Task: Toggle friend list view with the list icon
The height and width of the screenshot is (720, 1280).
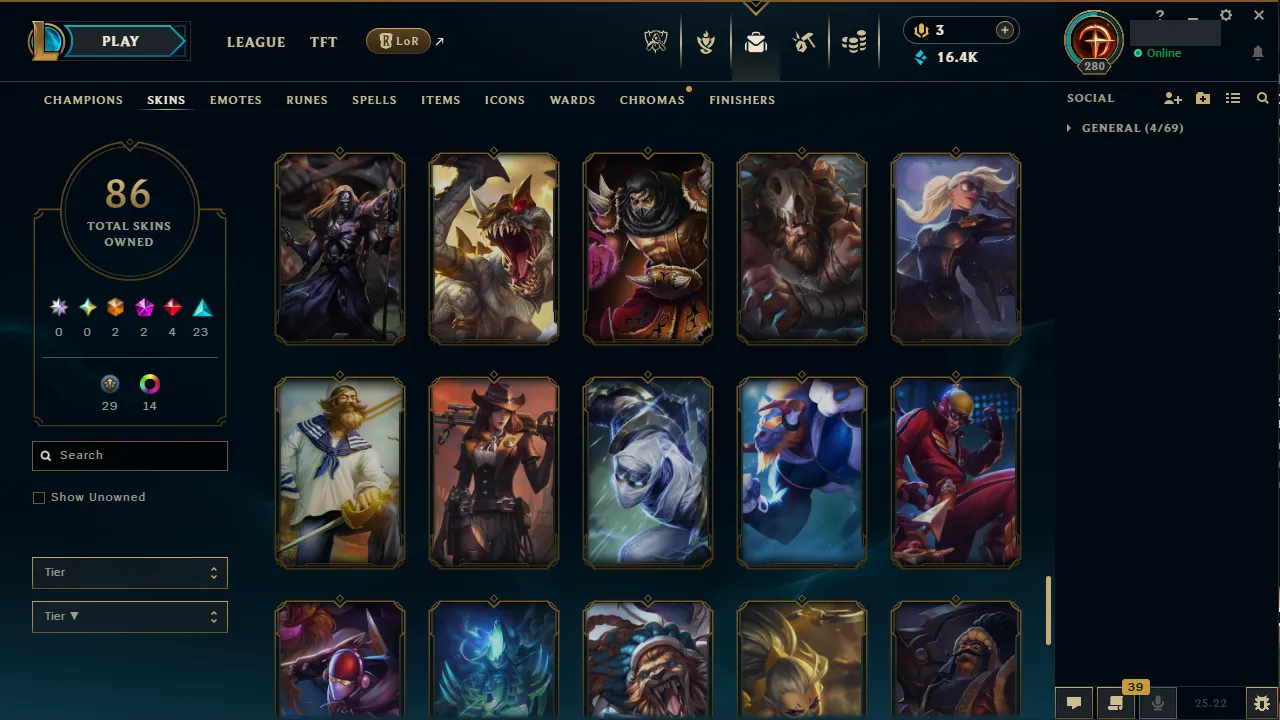Action: [1233, 98]
